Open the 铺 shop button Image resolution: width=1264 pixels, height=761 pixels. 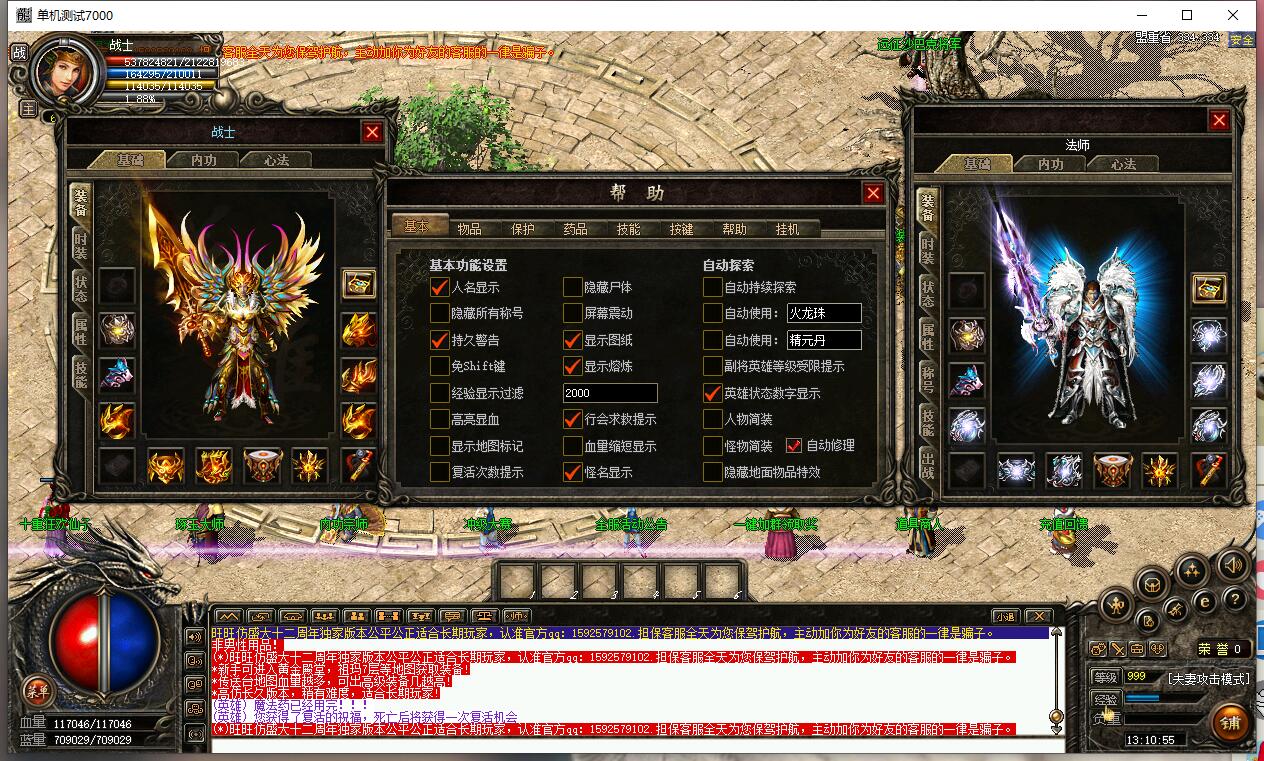coord(1230,724)
